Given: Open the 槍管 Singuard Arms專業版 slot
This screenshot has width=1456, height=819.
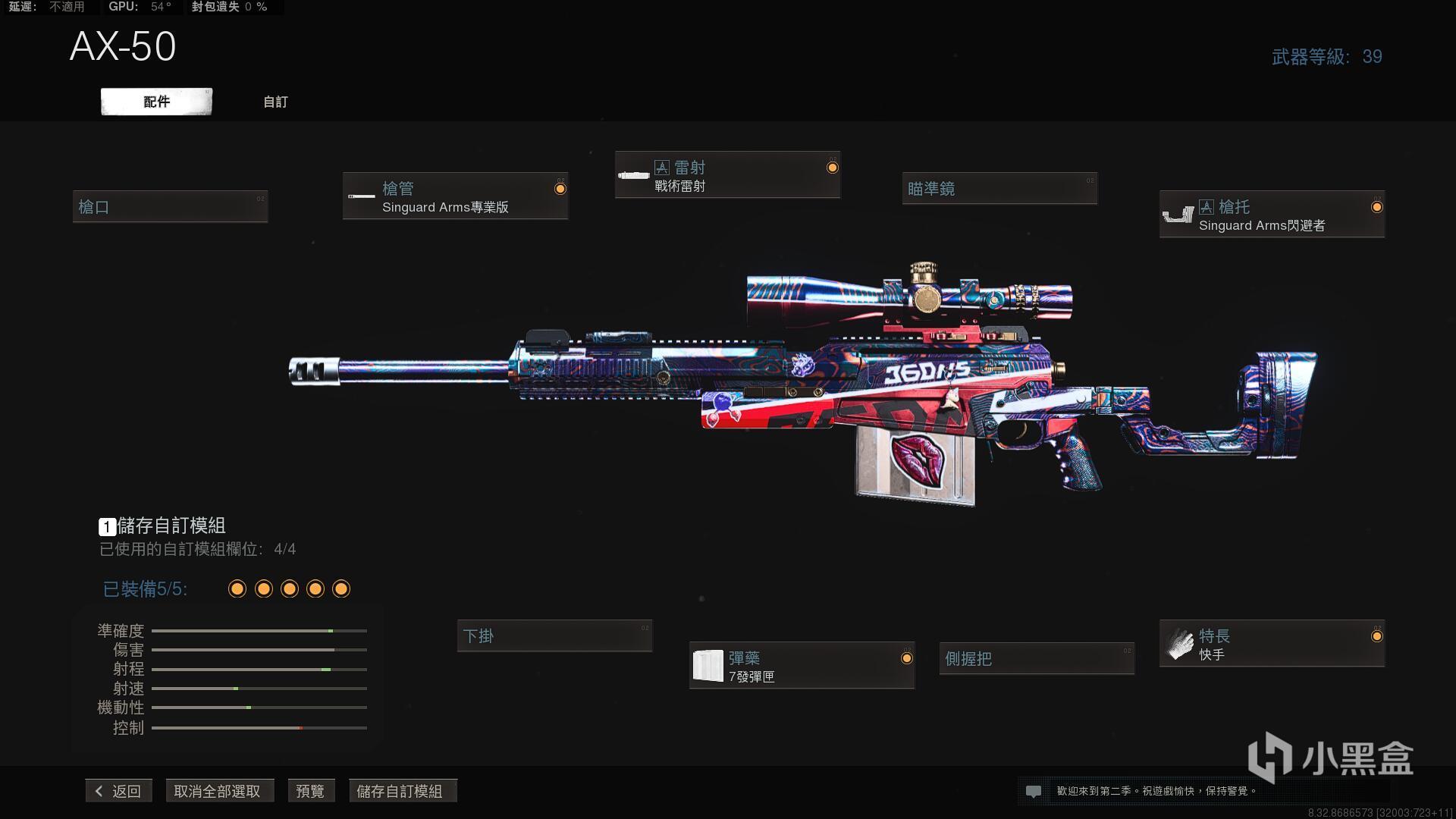Looking at the screenshot, I should [x=455, y=197].
